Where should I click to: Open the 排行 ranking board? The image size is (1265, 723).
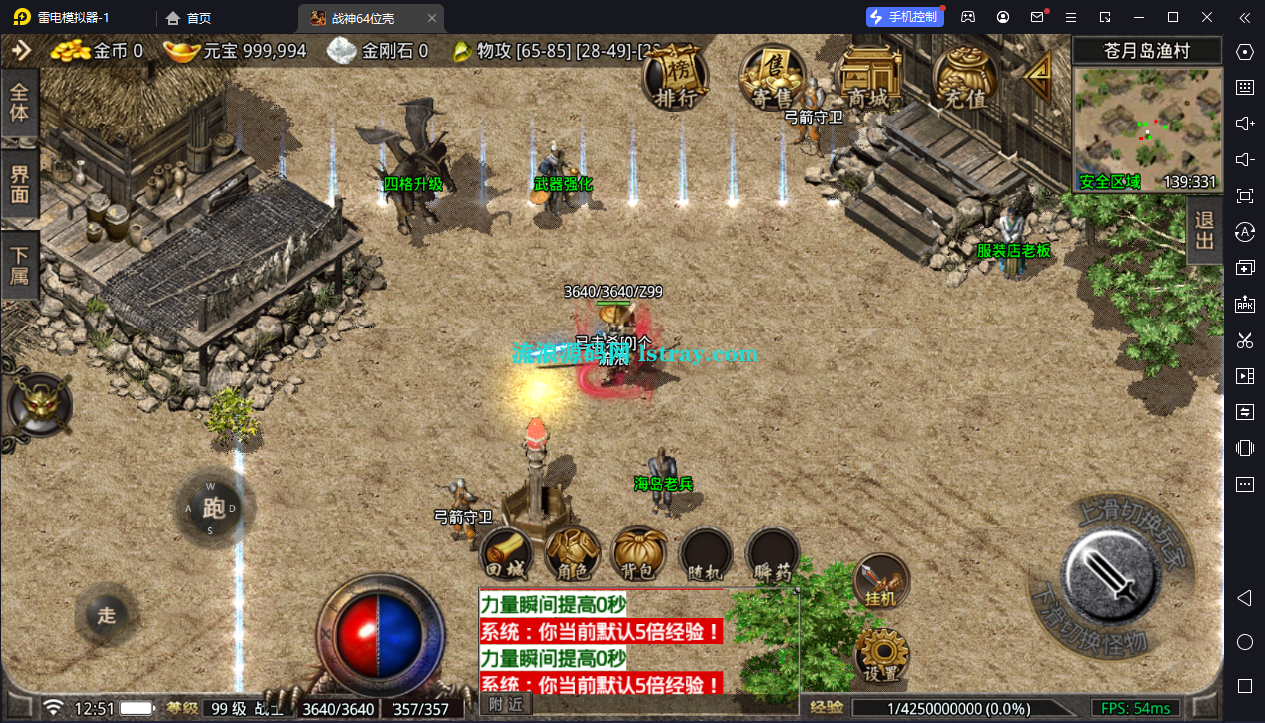675,77
